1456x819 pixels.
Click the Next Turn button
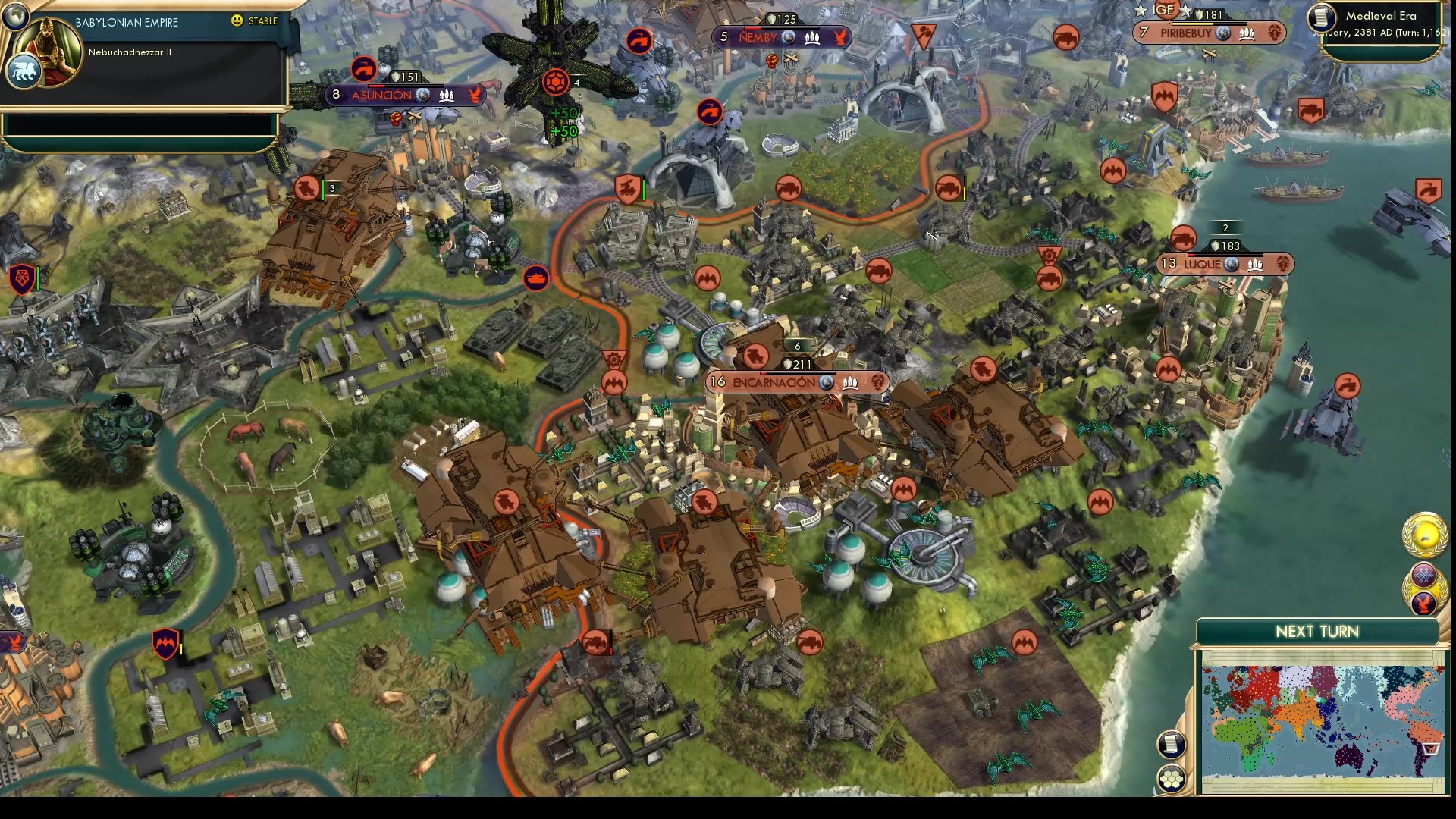(1317, 631)
